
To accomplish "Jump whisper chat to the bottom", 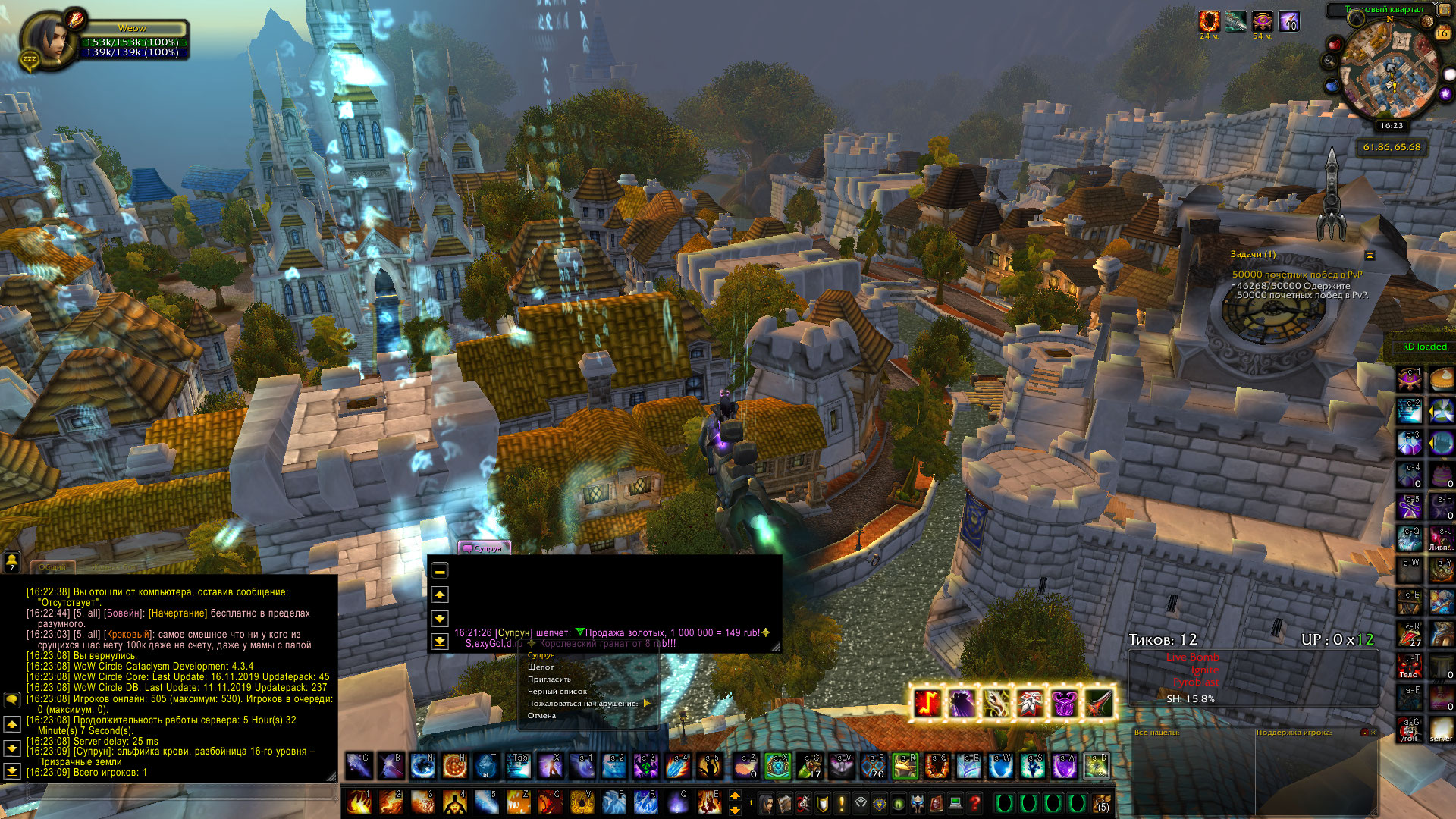I will click(440, 641).
